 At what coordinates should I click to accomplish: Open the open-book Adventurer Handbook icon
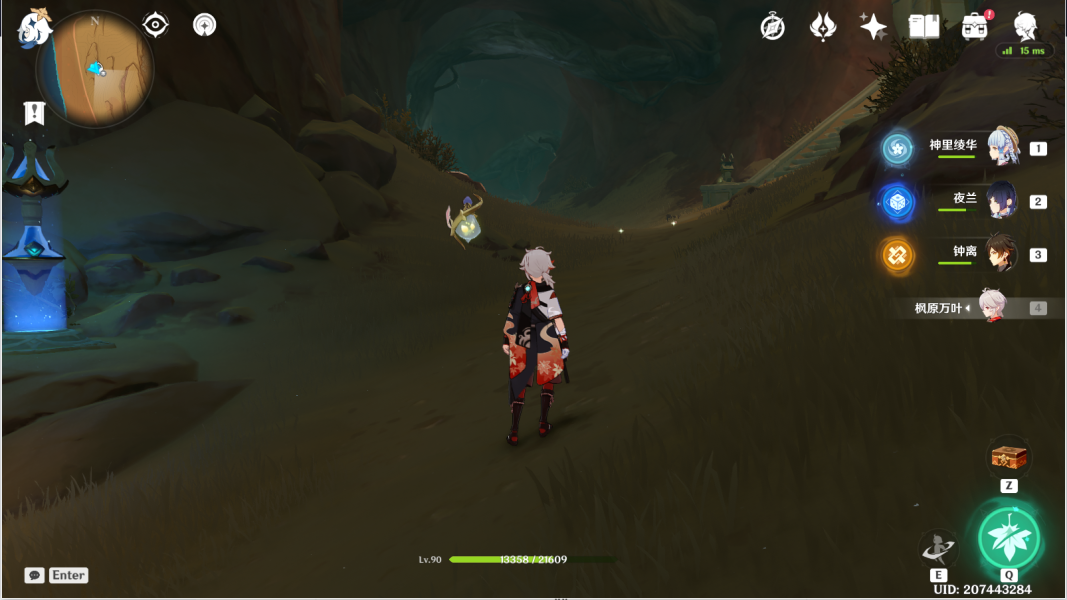click(924, 27)
